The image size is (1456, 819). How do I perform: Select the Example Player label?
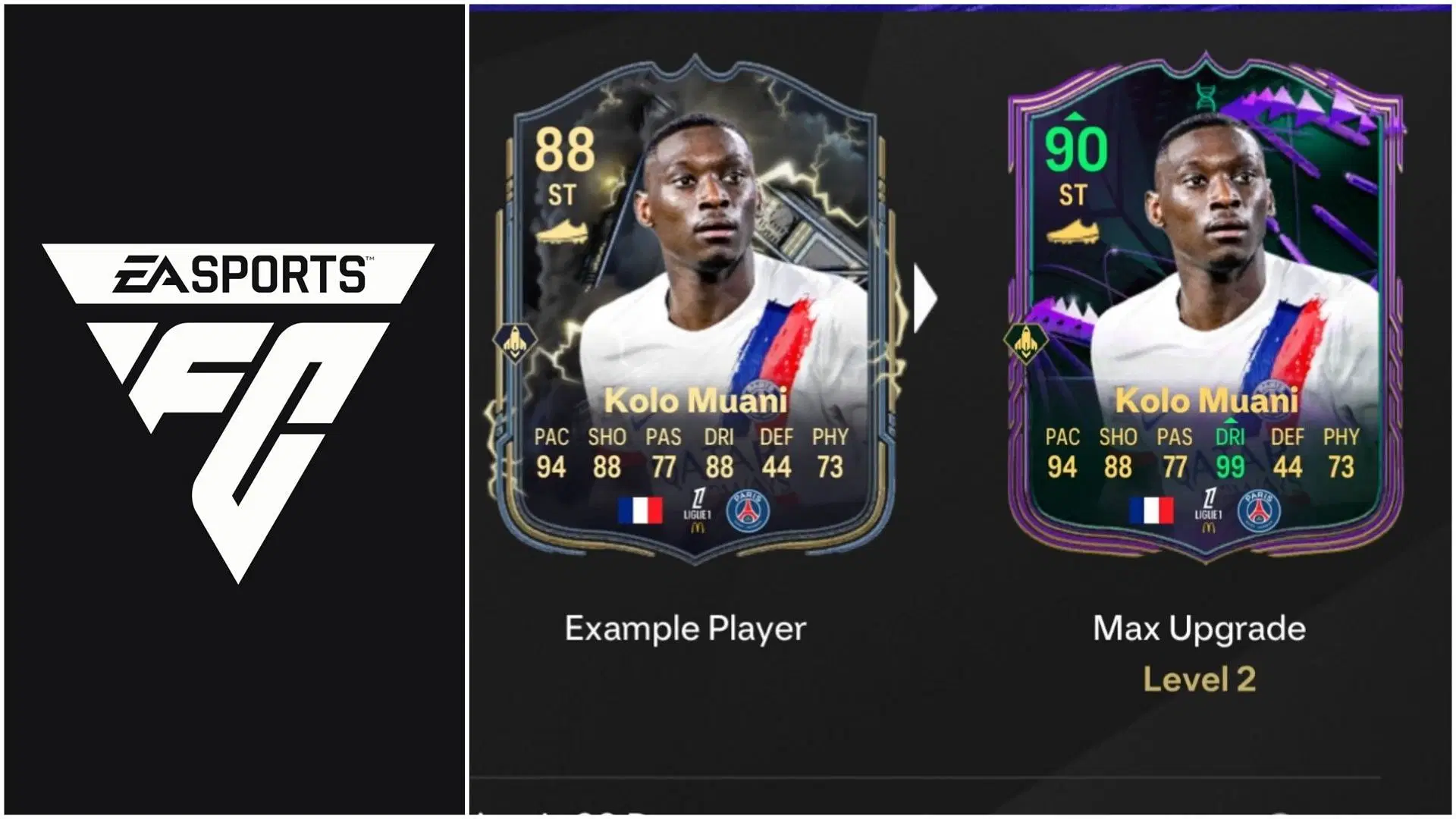coord(685,629)
